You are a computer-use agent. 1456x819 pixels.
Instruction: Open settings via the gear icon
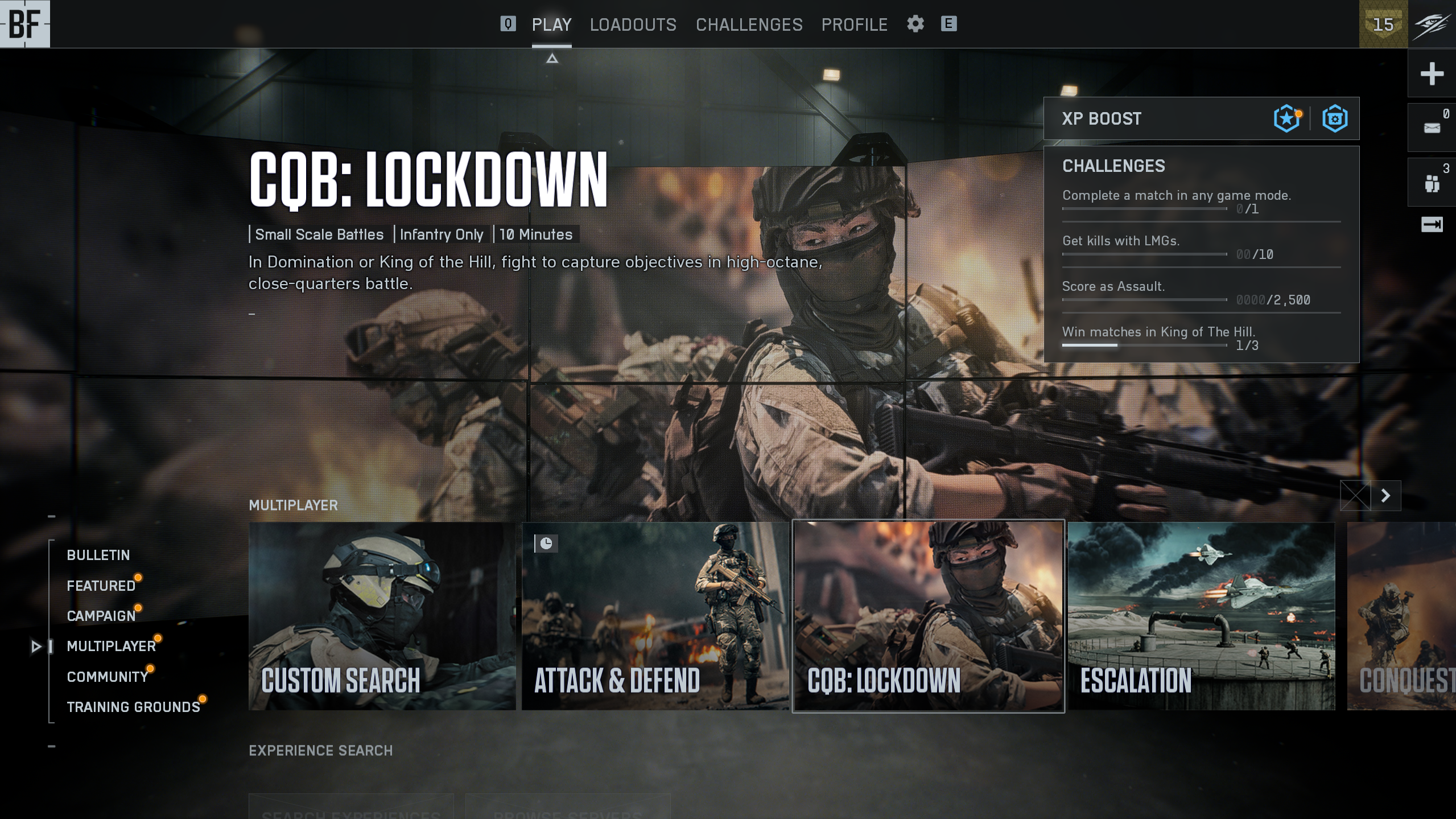point(915,24)
